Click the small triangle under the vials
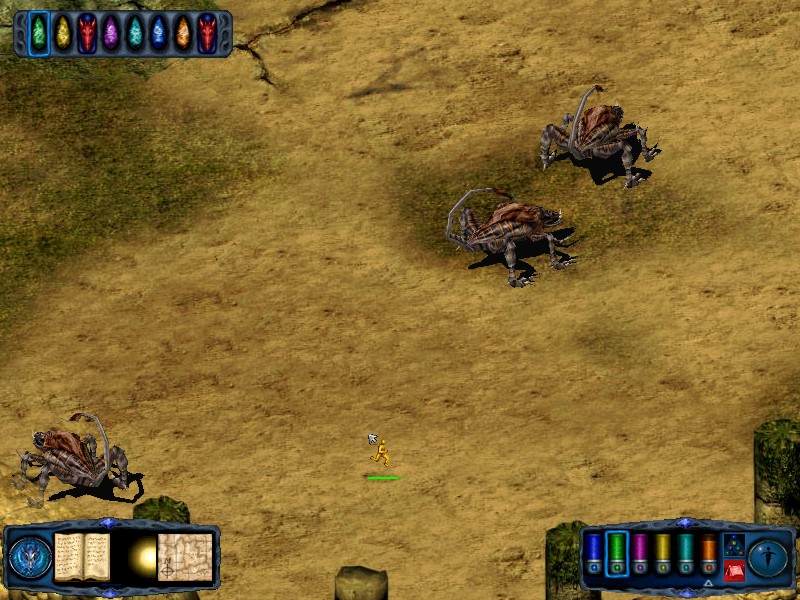This screenshot has width=800, height=600. pos(708,583)
